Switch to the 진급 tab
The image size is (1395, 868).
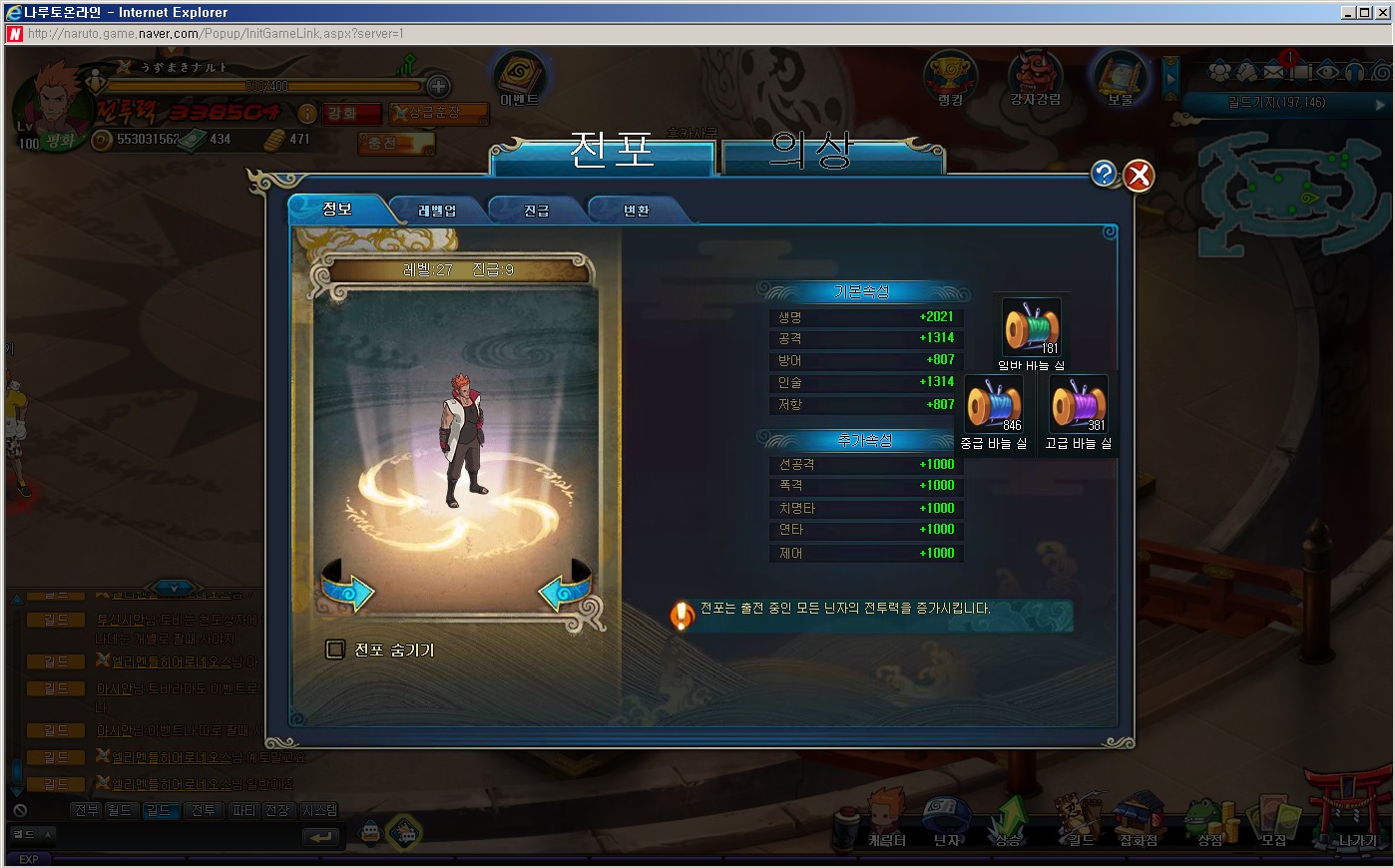[537, 211]
